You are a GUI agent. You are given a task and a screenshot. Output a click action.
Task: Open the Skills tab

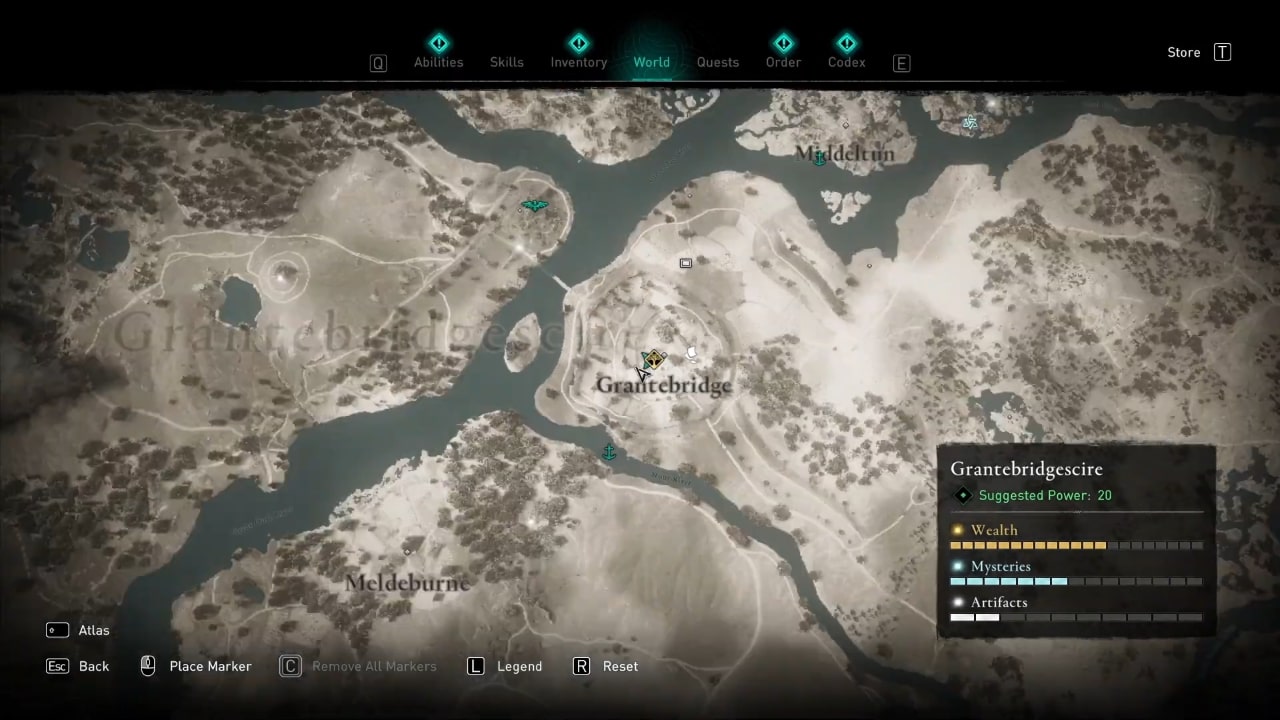506,62
